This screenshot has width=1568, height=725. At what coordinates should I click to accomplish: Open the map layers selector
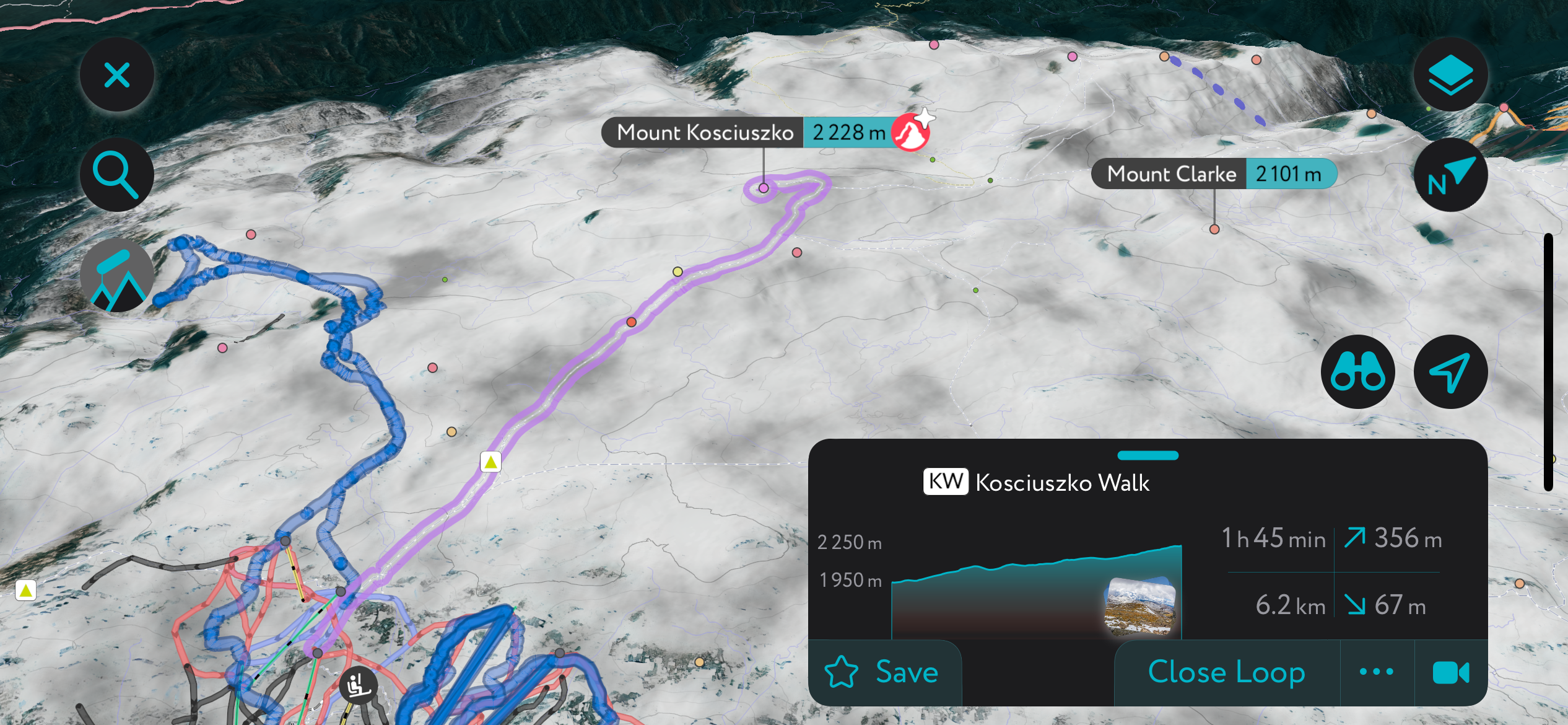tap(1451, 74)
